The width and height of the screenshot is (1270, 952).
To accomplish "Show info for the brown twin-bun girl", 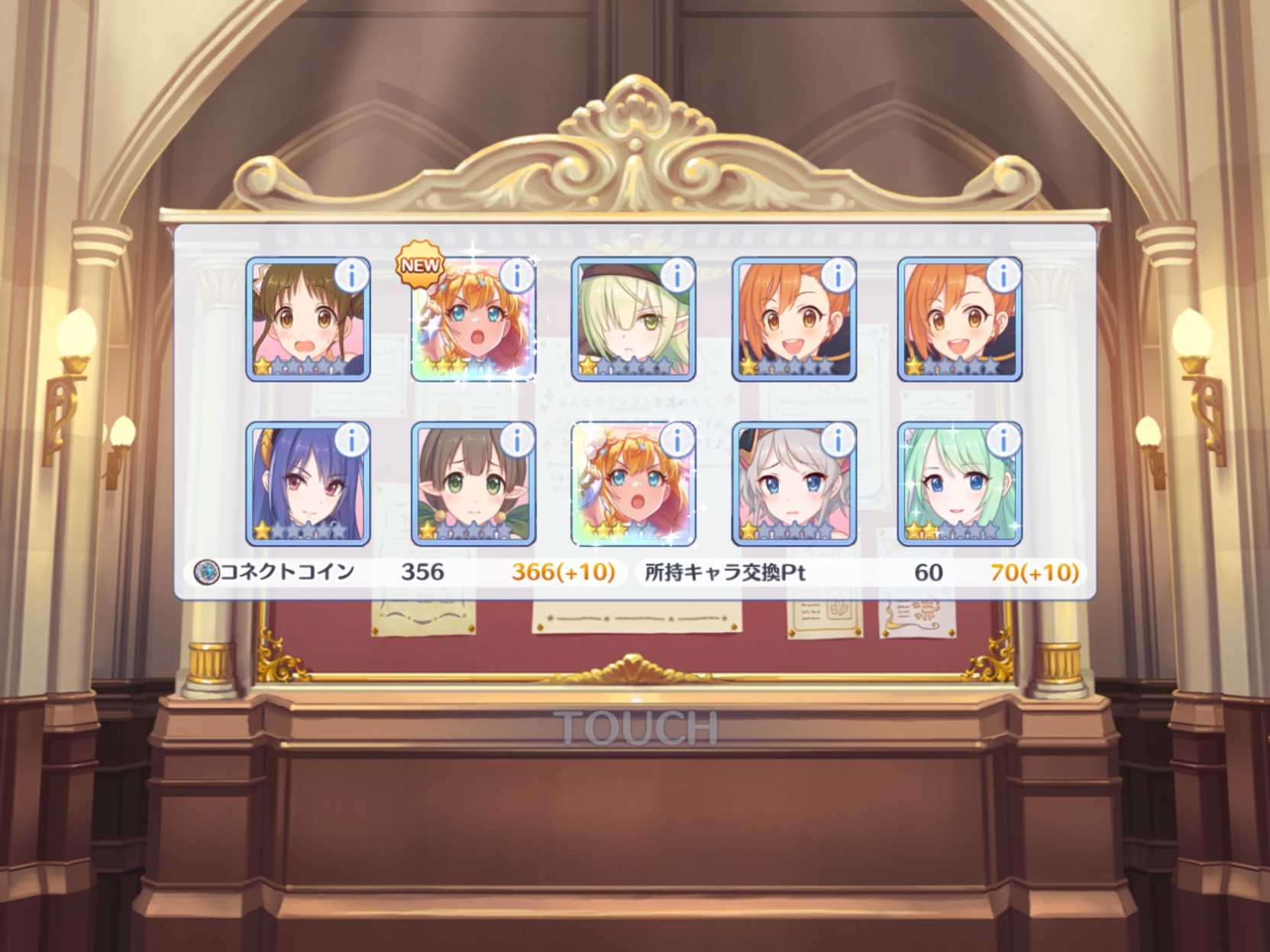I will (352, 276).
